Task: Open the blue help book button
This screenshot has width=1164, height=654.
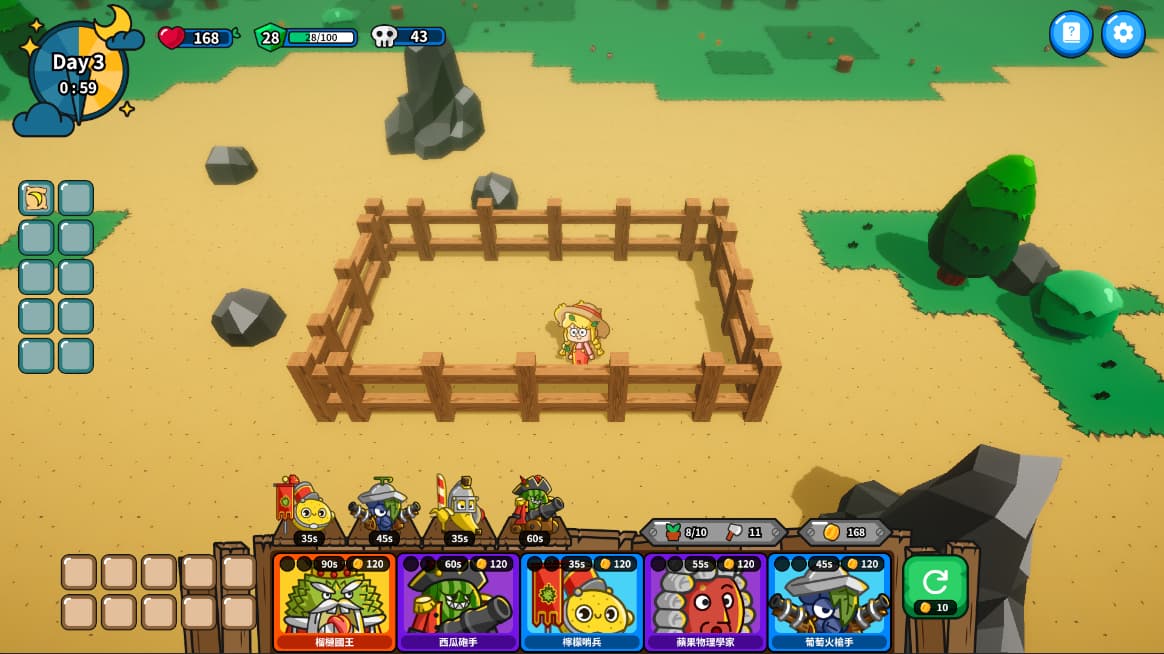Action: tap(1070, 34)
